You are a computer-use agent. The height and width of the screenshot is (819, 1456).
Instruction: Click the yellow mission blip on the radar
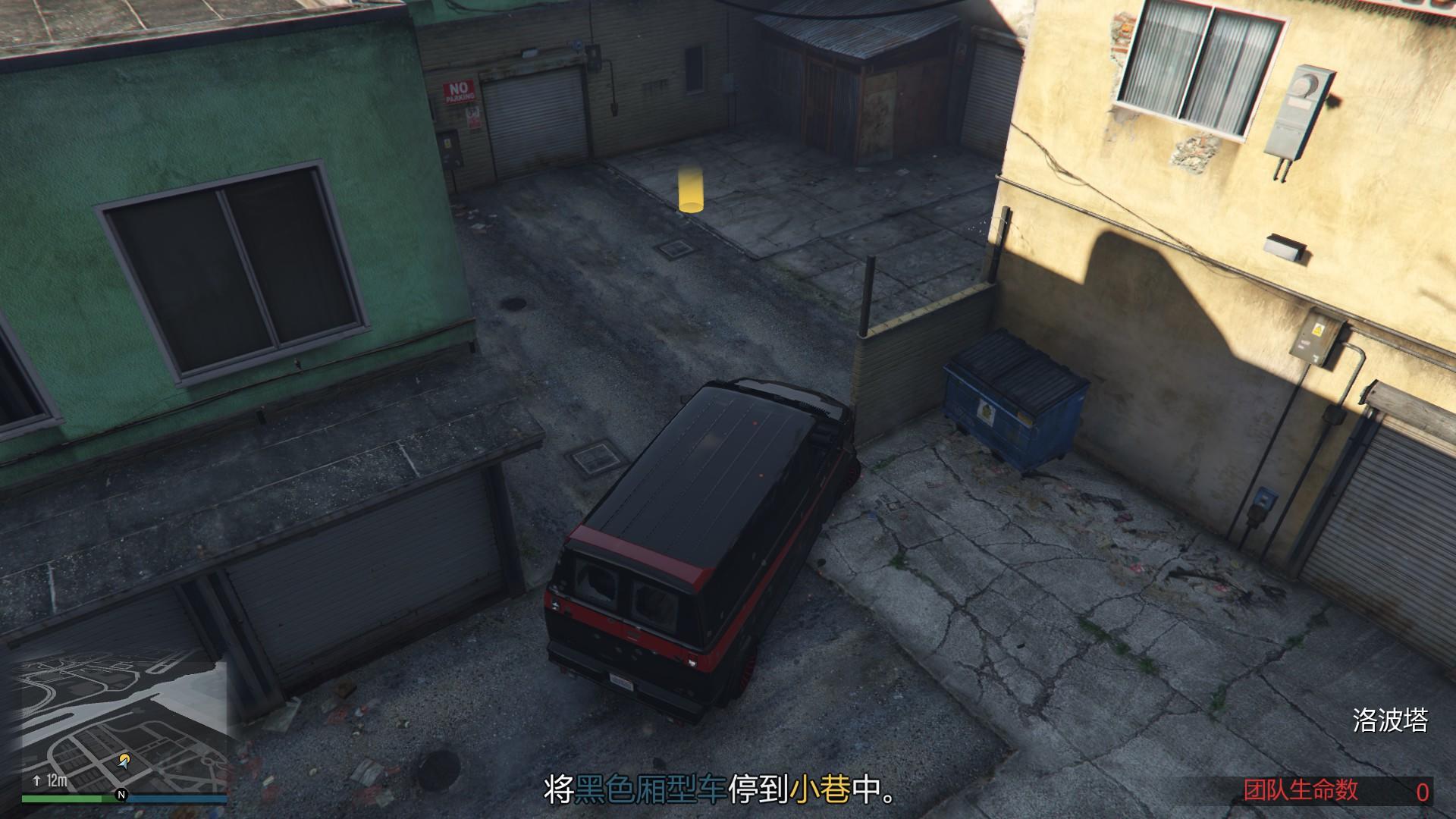[124, 755]
